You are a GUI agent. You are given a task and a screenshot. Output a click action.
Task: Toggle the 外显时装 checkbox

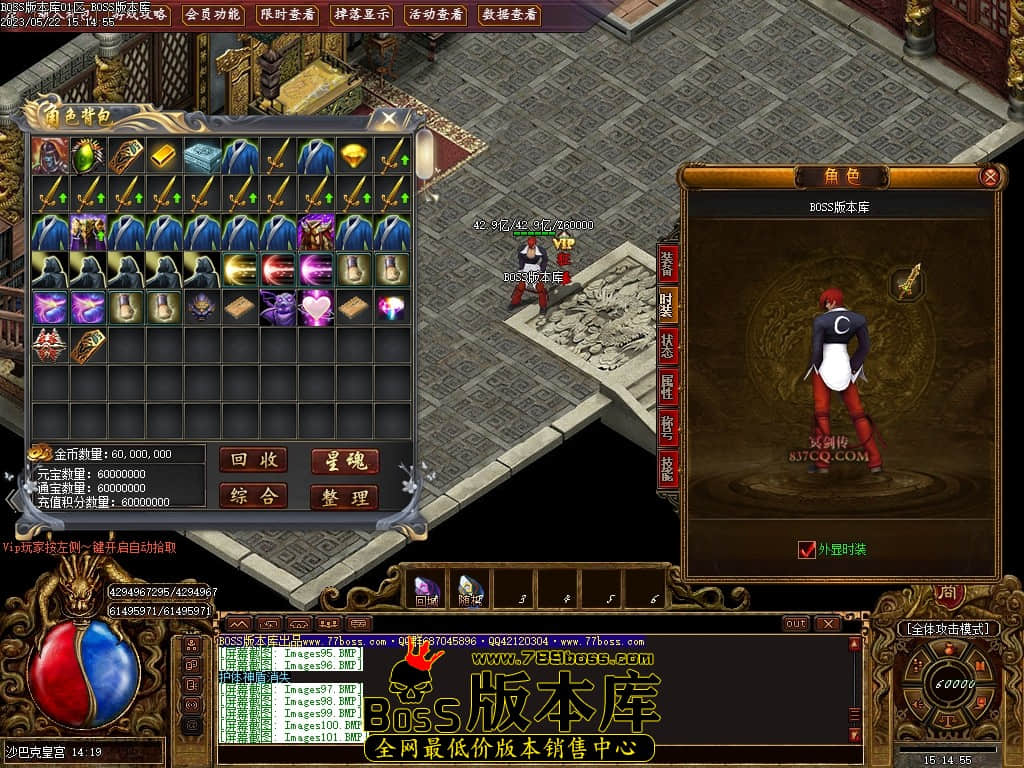click(807, 549)
